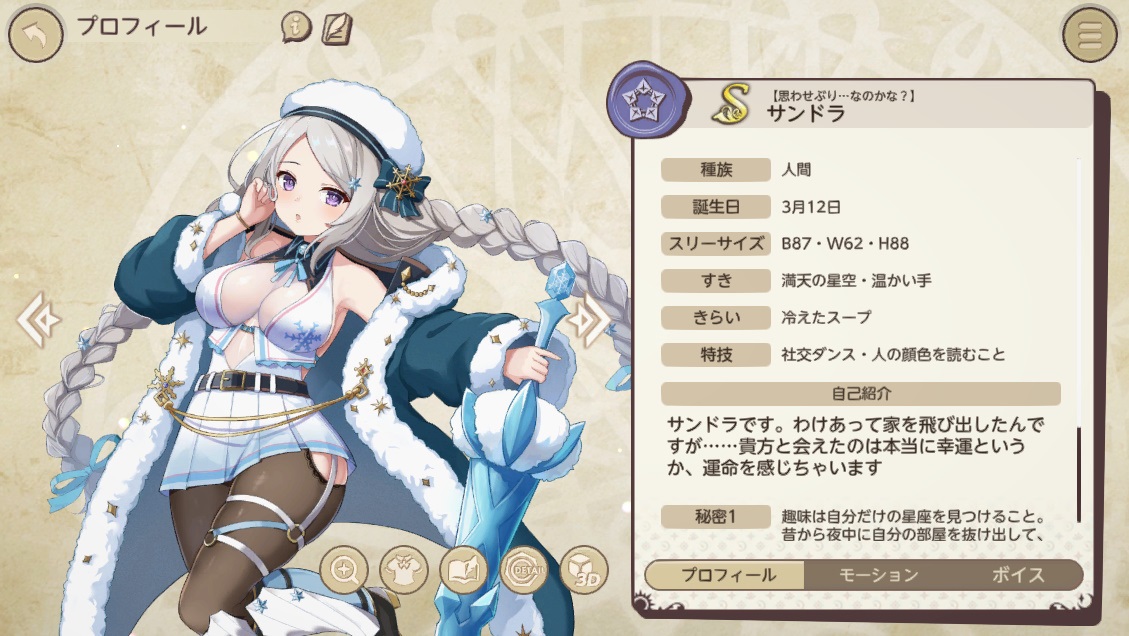Click the info speech bubble icon

296,27
